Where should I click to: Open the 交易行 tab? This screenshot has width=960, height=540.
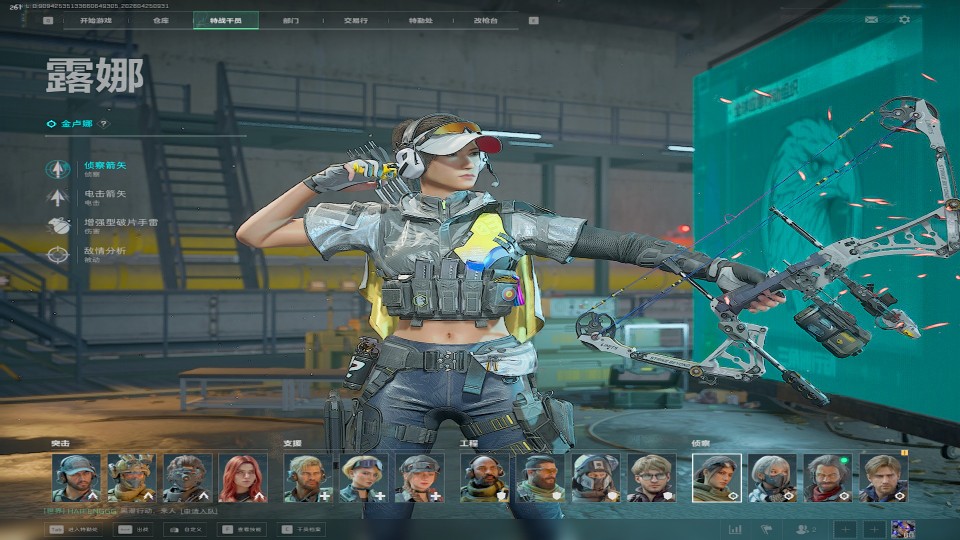tap(354, 20)
